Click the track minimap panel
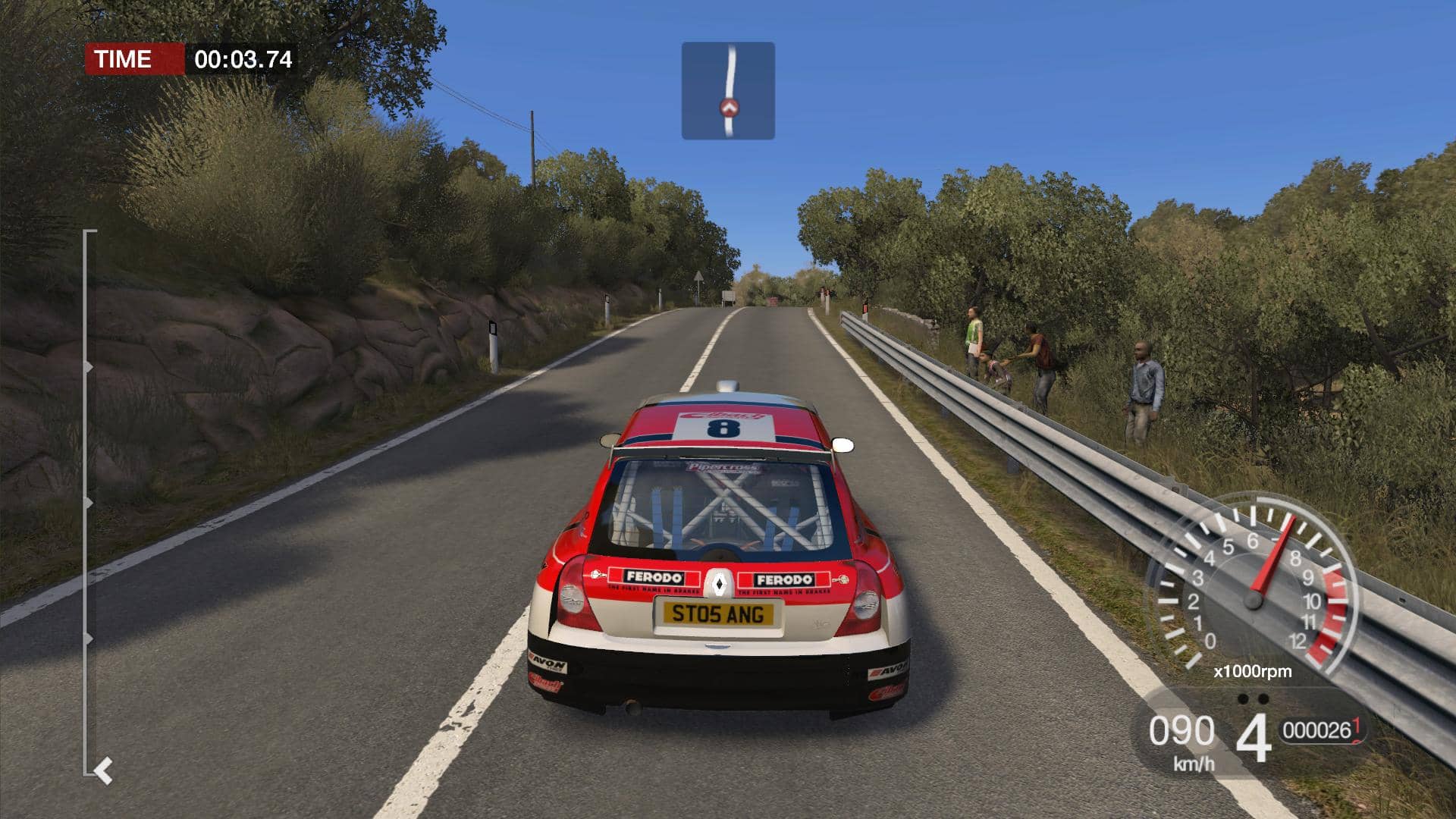The width and height of the screenshot is (1456, 819). click(728, 90)
